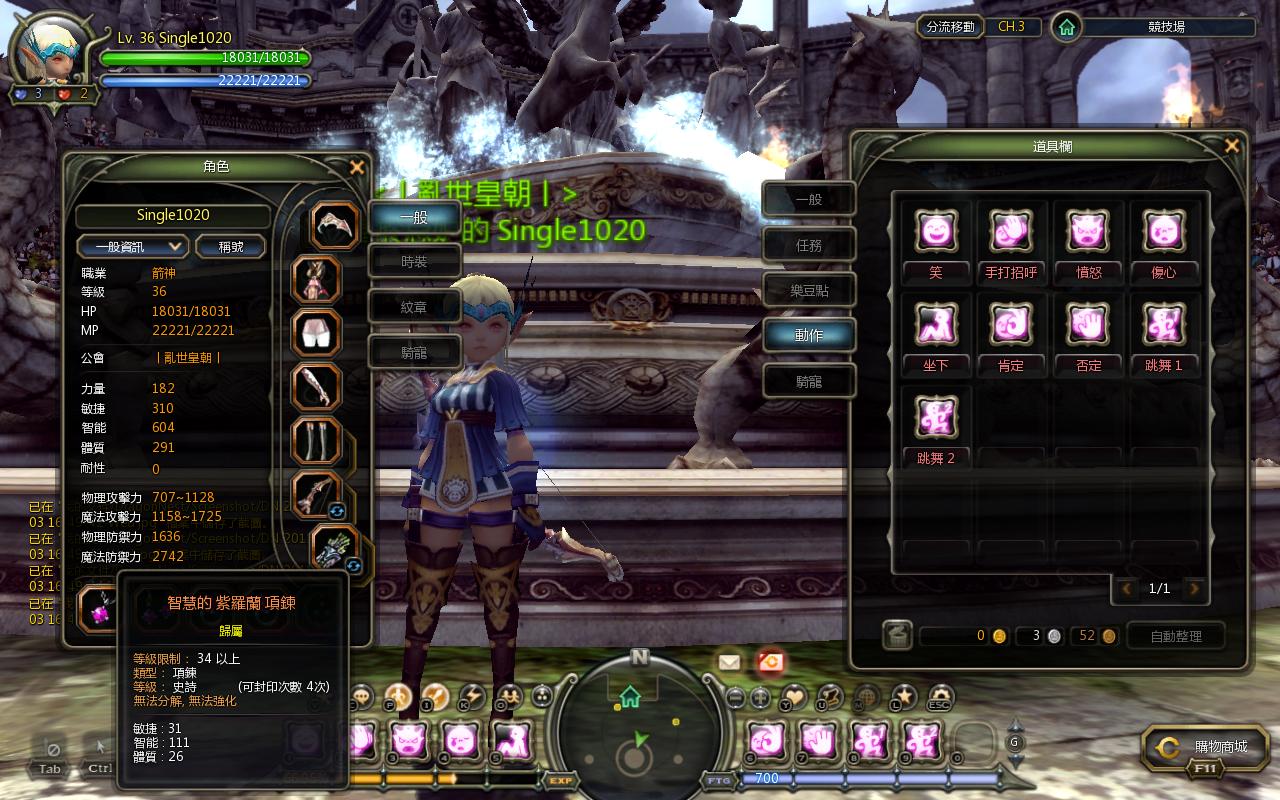This screenshot has height=800, width=1280.
Task: Open the 樂豆點 inventory tab
Action: pyautogui.click(x=808, y=291)
